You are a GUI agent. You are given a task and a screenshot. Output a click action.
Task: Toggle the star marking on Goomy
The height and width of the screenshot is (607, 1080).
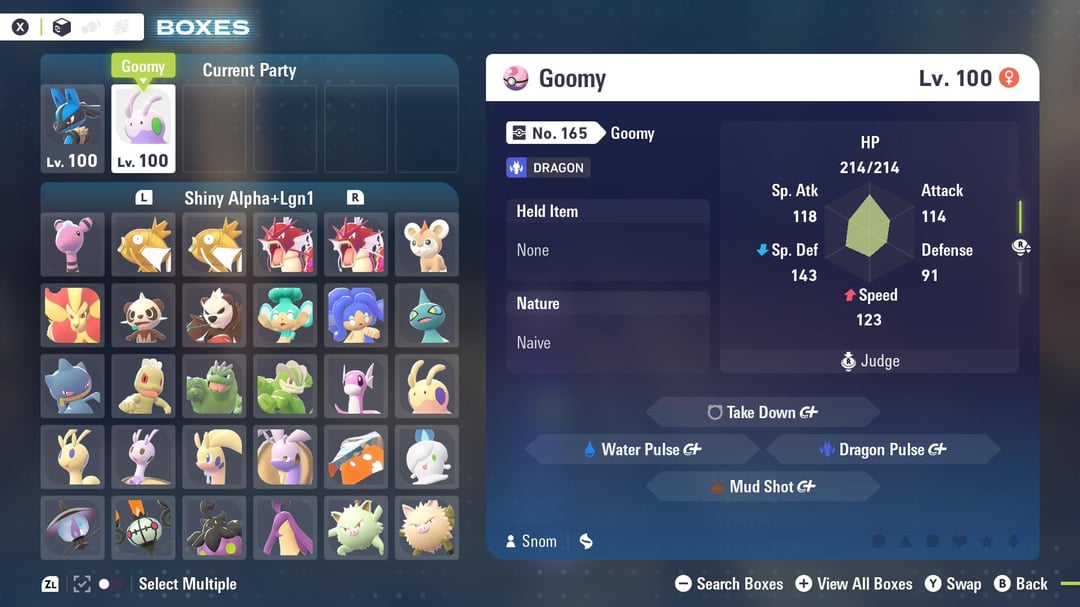pos(986,542)
